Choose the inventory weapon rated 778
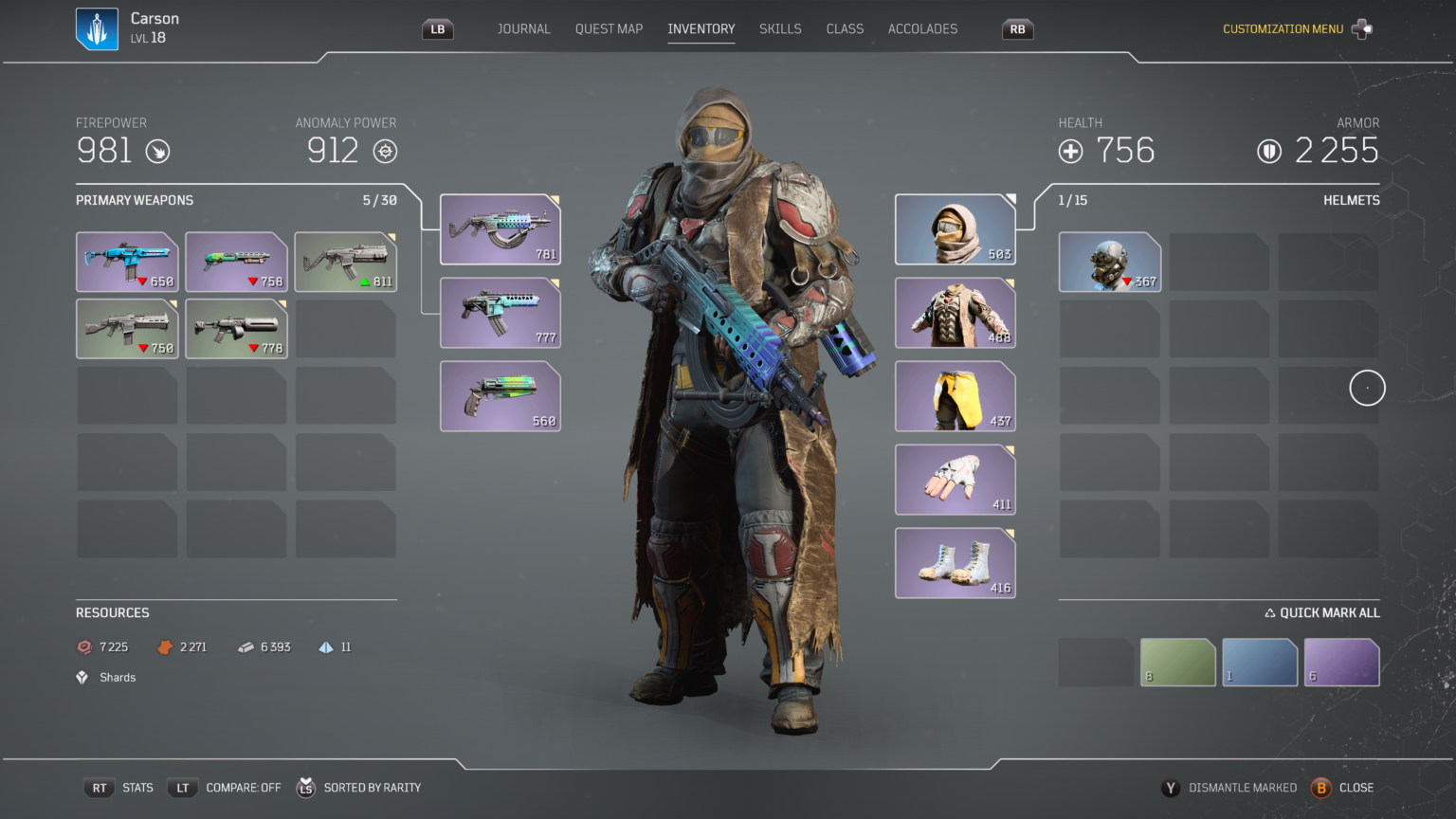Screen dimensions: 1456x819 click(236, 329)
